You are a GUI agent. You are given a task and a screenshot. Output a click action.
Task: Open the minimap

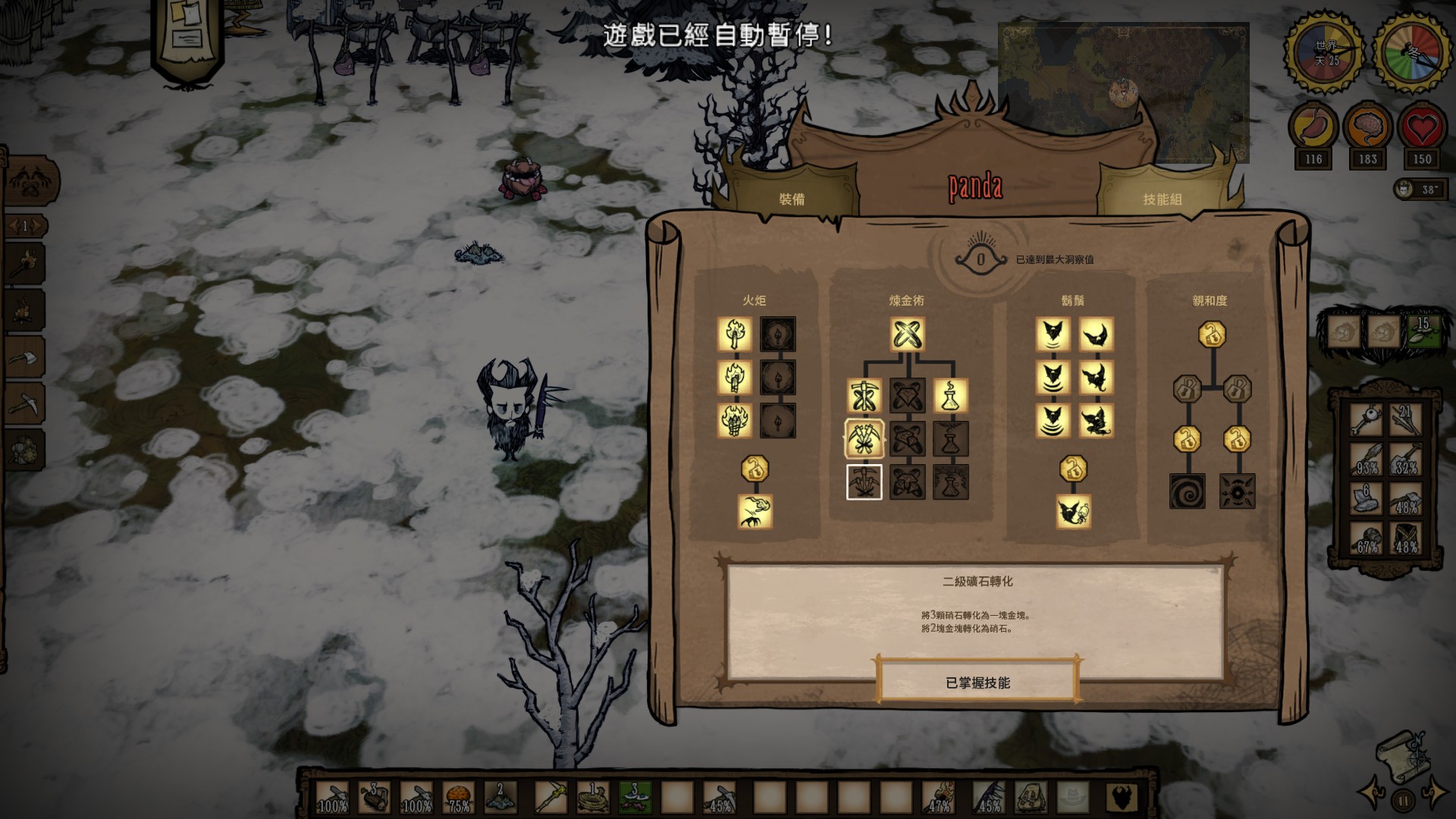(x=1123, y=93)
